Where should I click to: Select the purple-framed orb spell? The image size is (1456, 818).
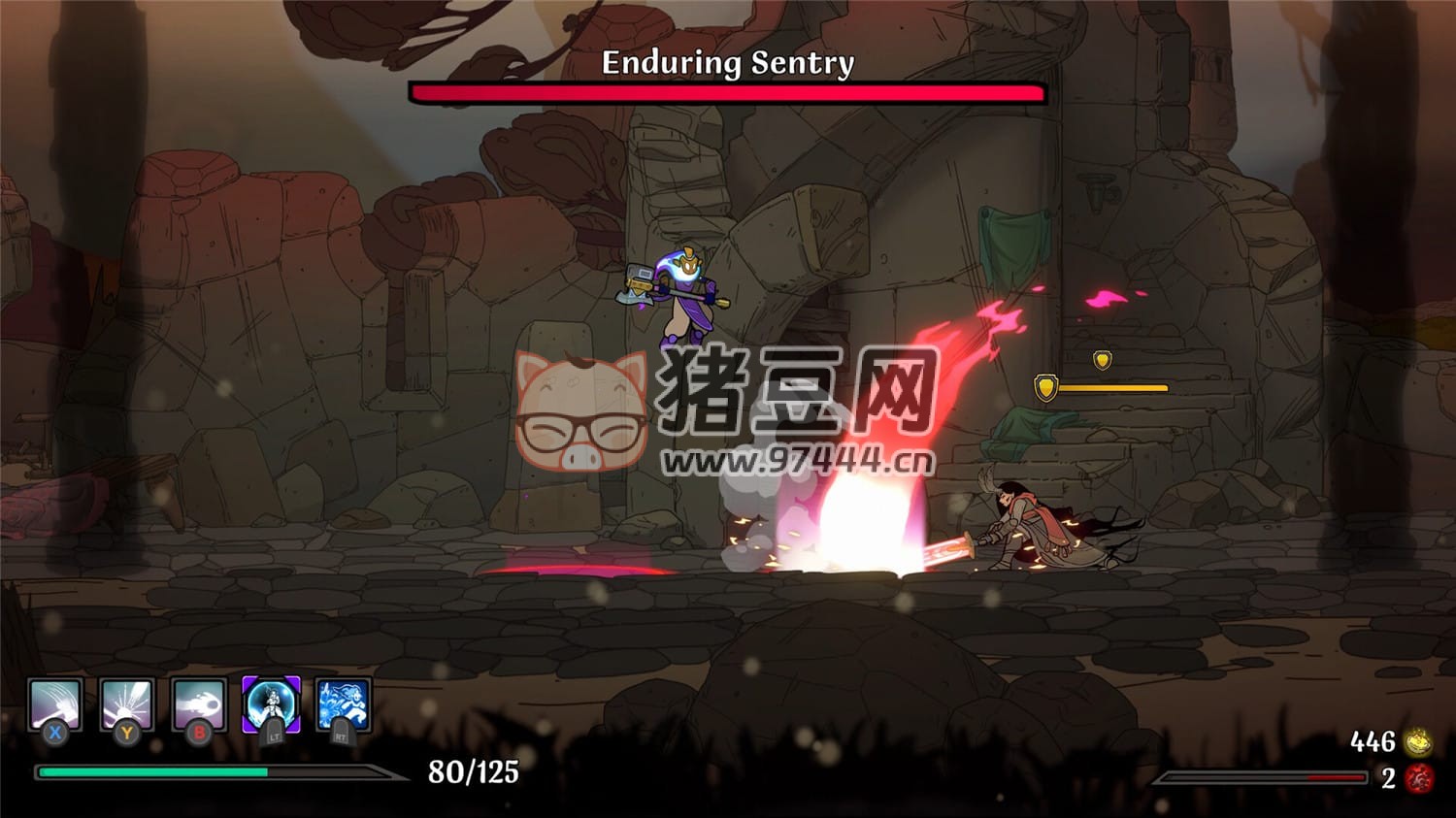point(271,704)
